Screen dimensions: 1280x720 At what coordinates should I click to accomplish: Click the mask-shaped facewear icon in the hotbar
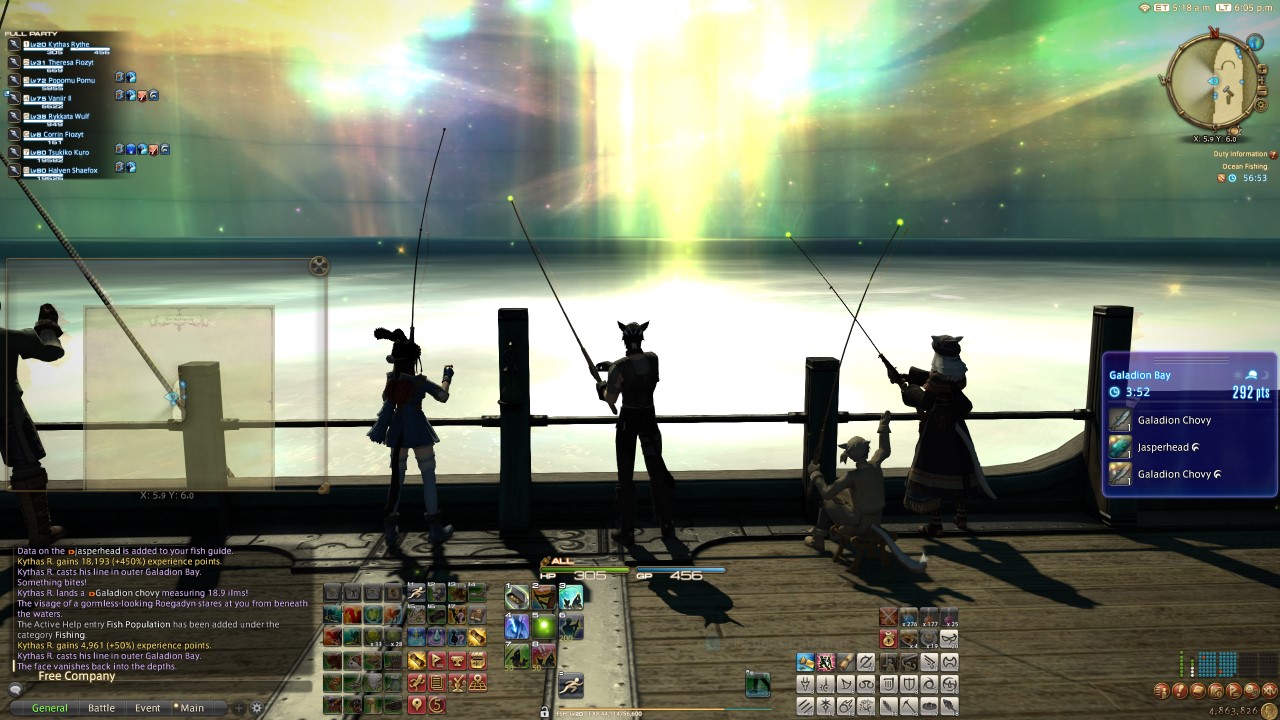tap(949, 639)
